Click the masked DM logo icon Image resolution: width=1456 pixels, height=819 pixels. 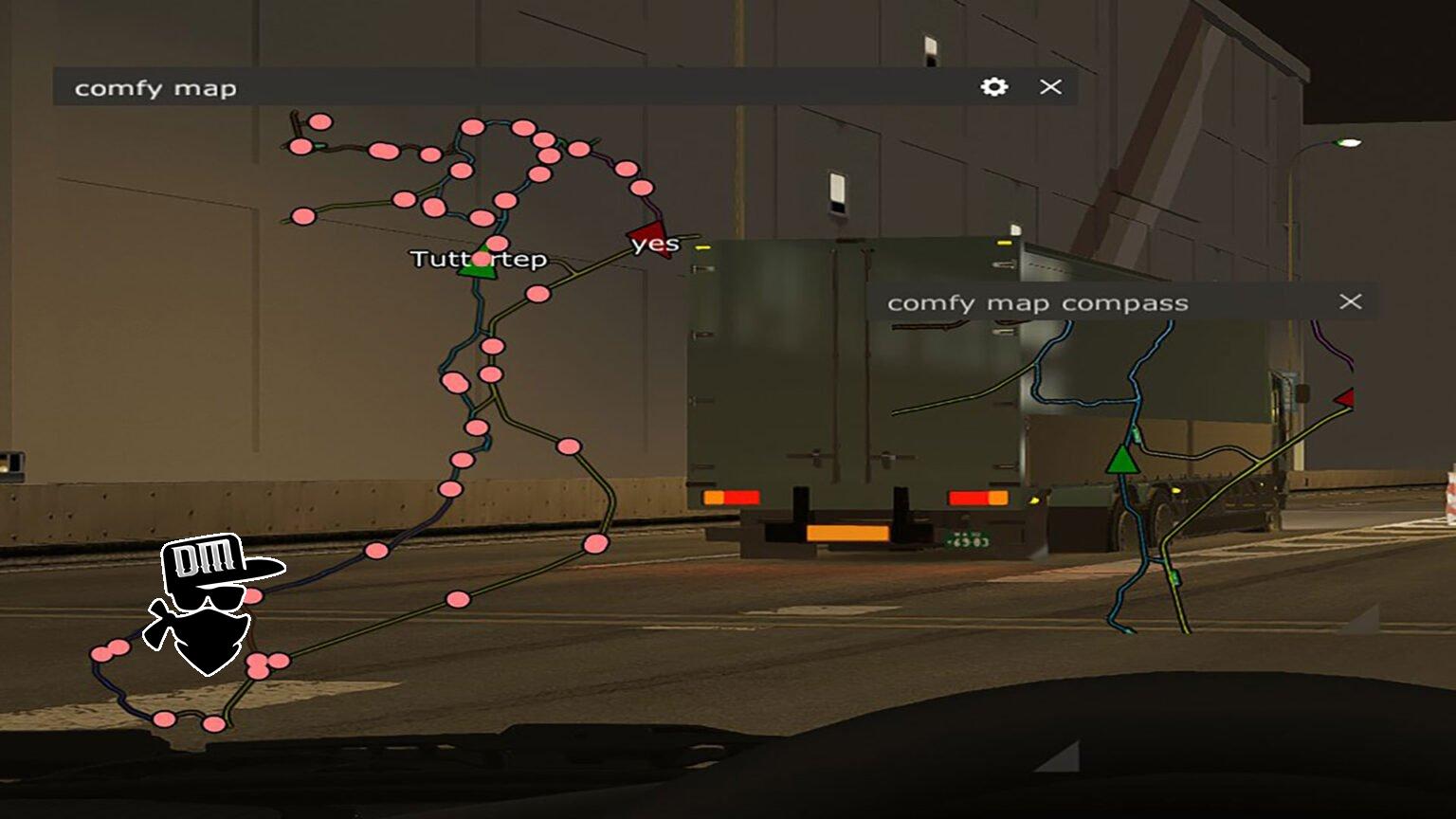click(209, 603)
